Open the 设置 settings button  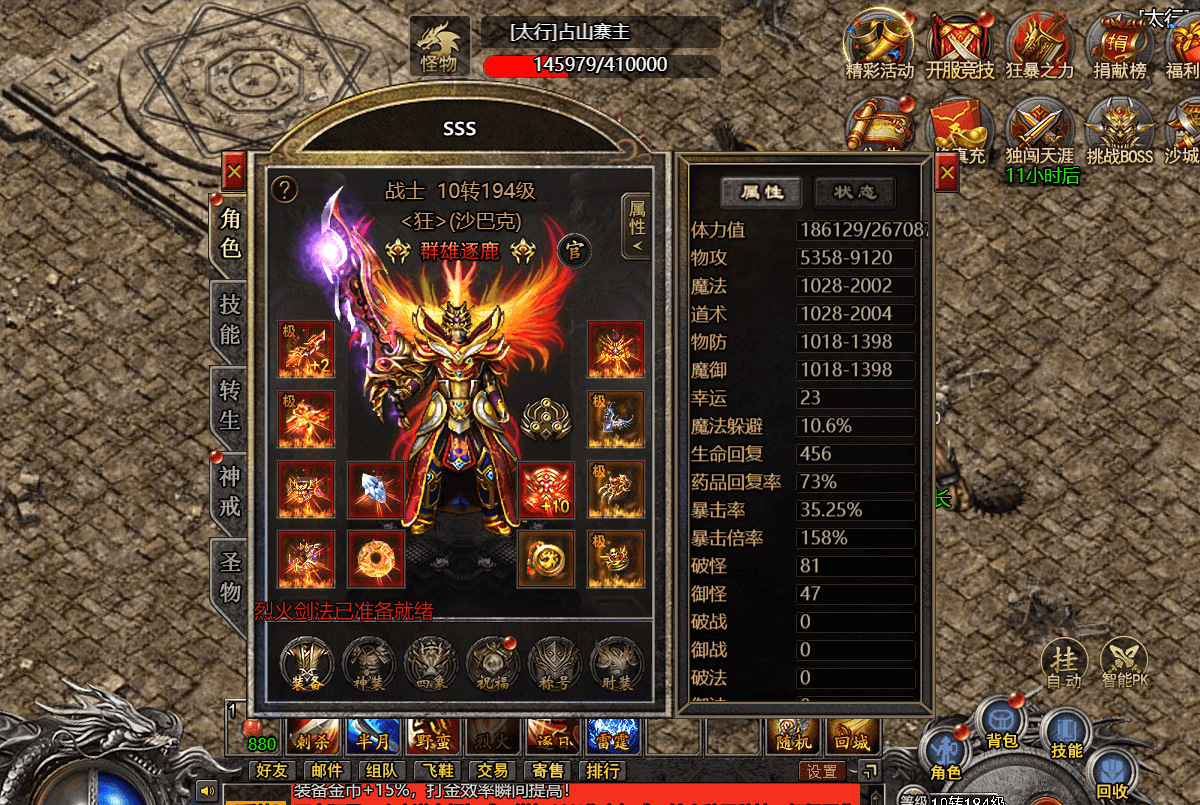pyautogui.click(x=822, y=772)
